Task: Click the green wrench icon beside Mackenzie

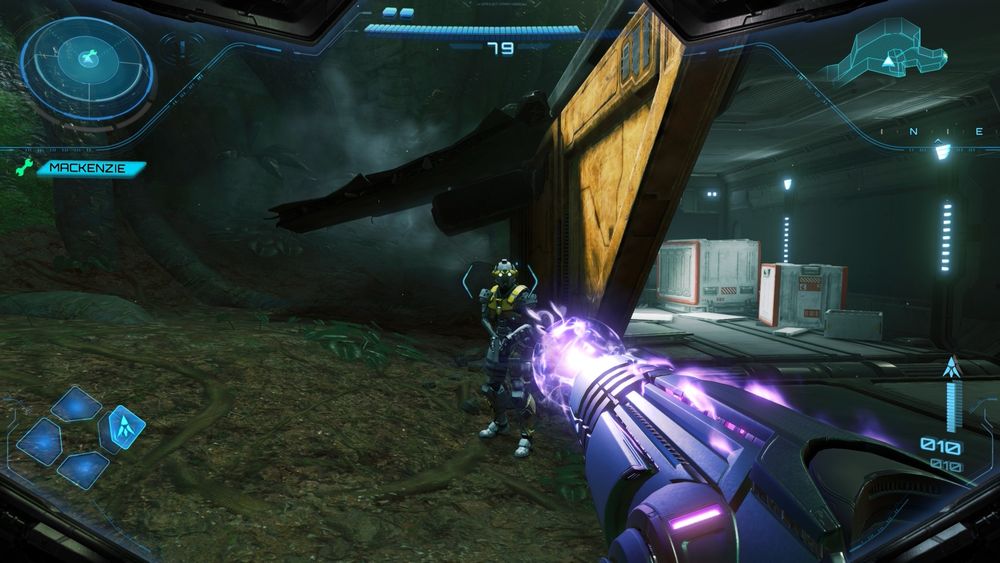Action: 26,168
